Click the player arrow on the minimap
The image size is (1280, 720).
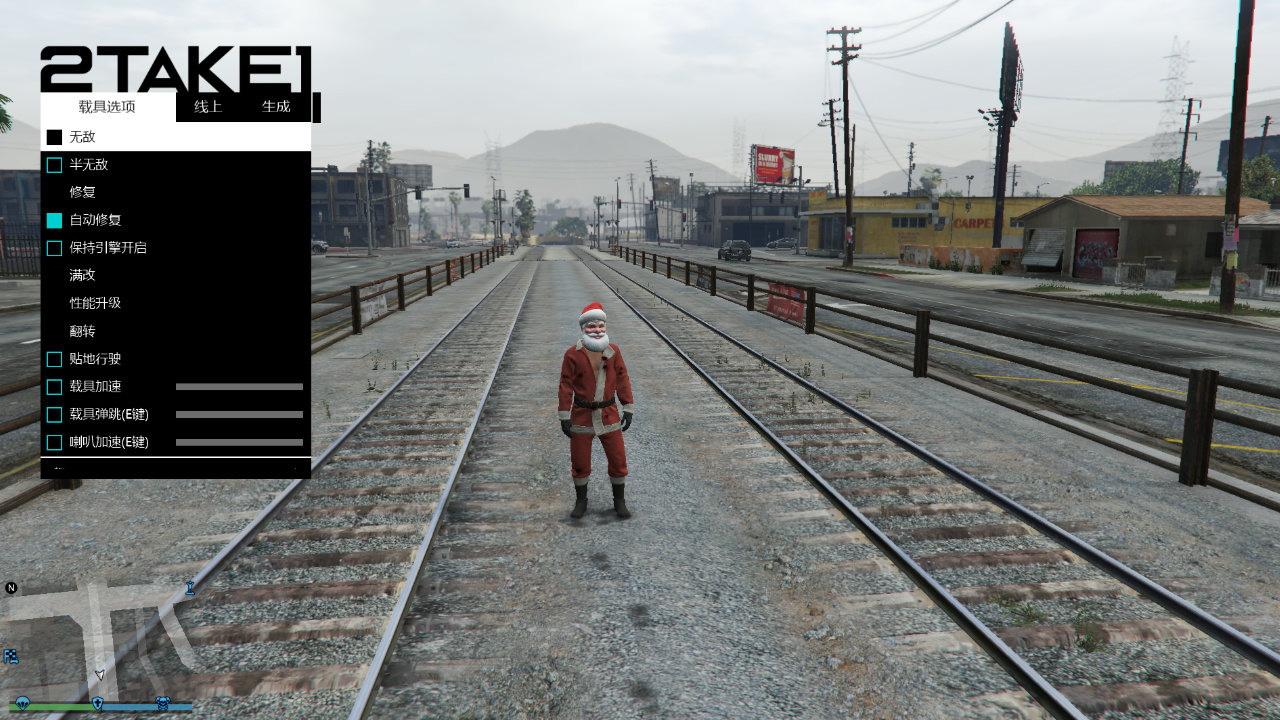pos(99,674)
